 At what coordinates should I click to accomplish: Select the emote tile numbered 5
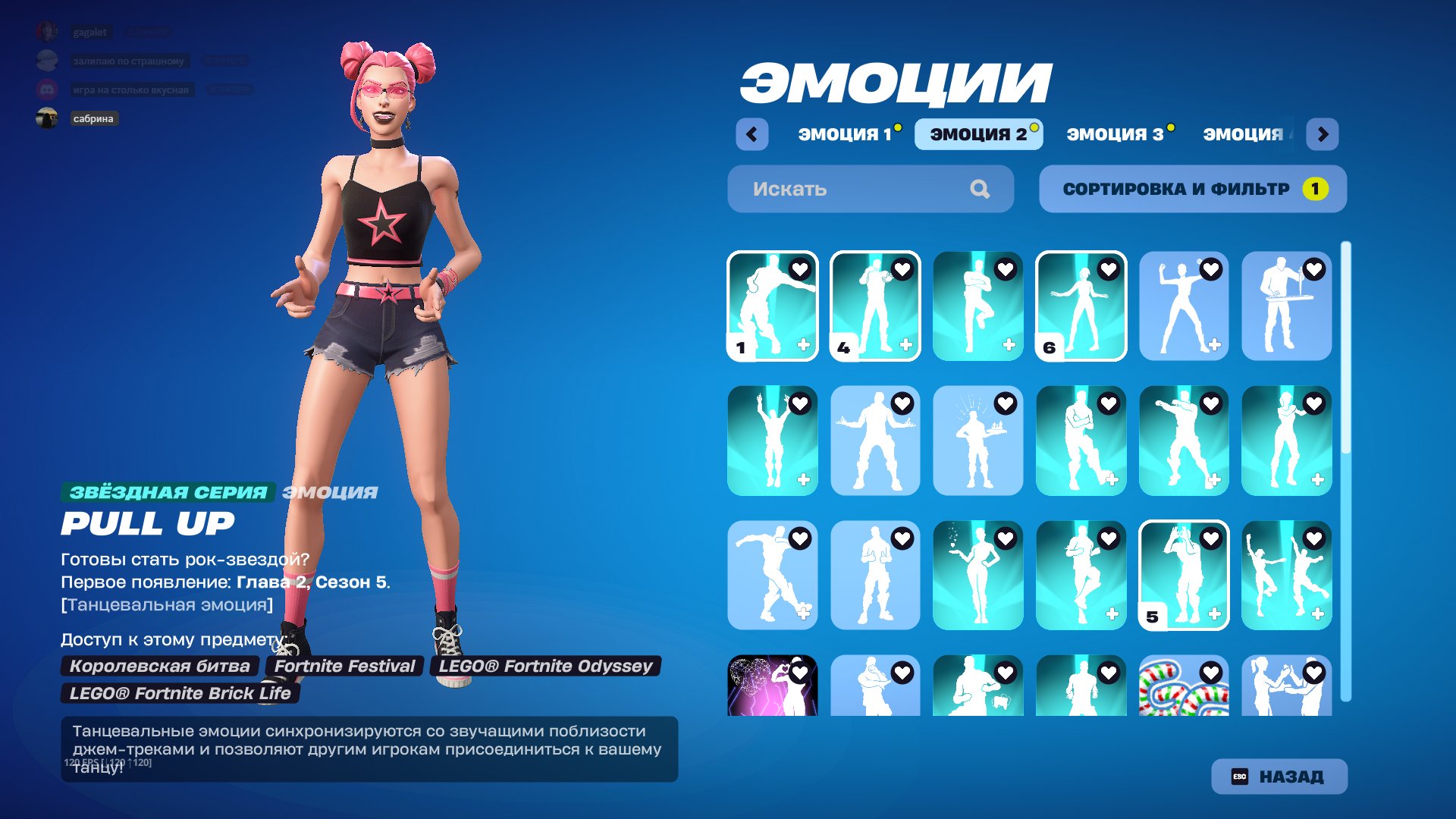tap(1183, 575)
